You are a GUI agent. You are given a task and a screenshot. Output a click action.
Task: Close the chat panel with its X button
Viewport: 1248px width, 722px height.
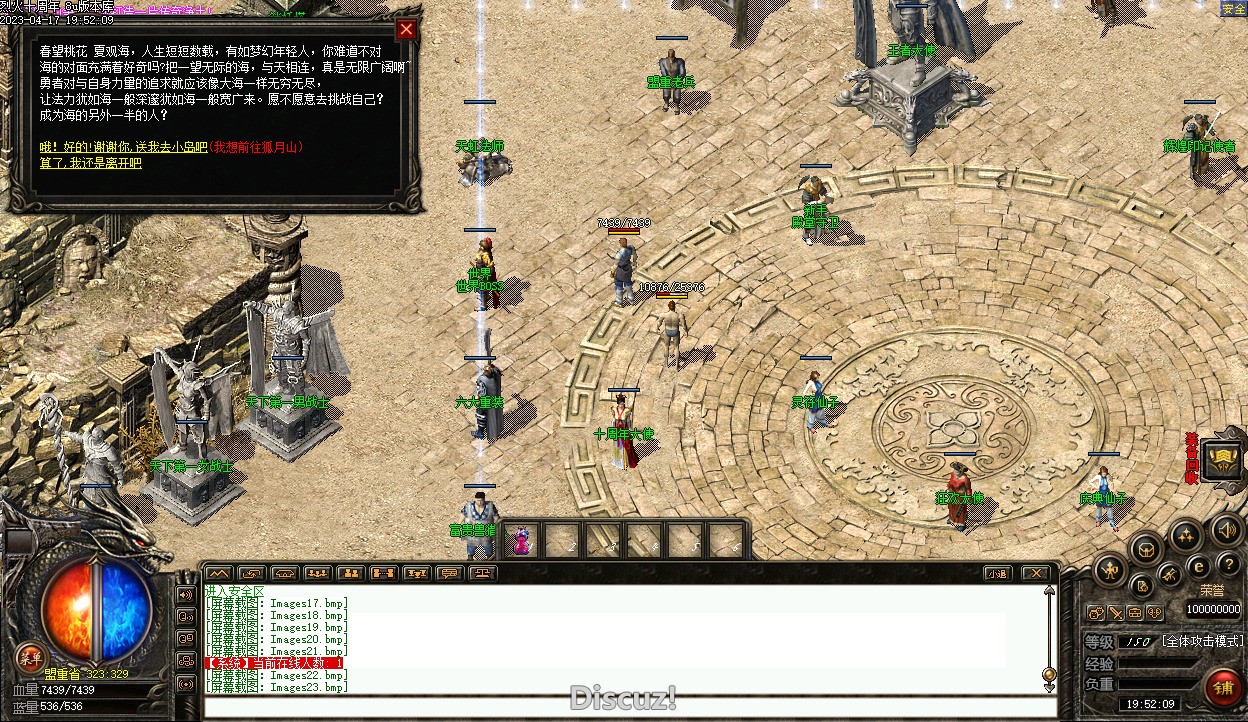tap(1035, 573)
